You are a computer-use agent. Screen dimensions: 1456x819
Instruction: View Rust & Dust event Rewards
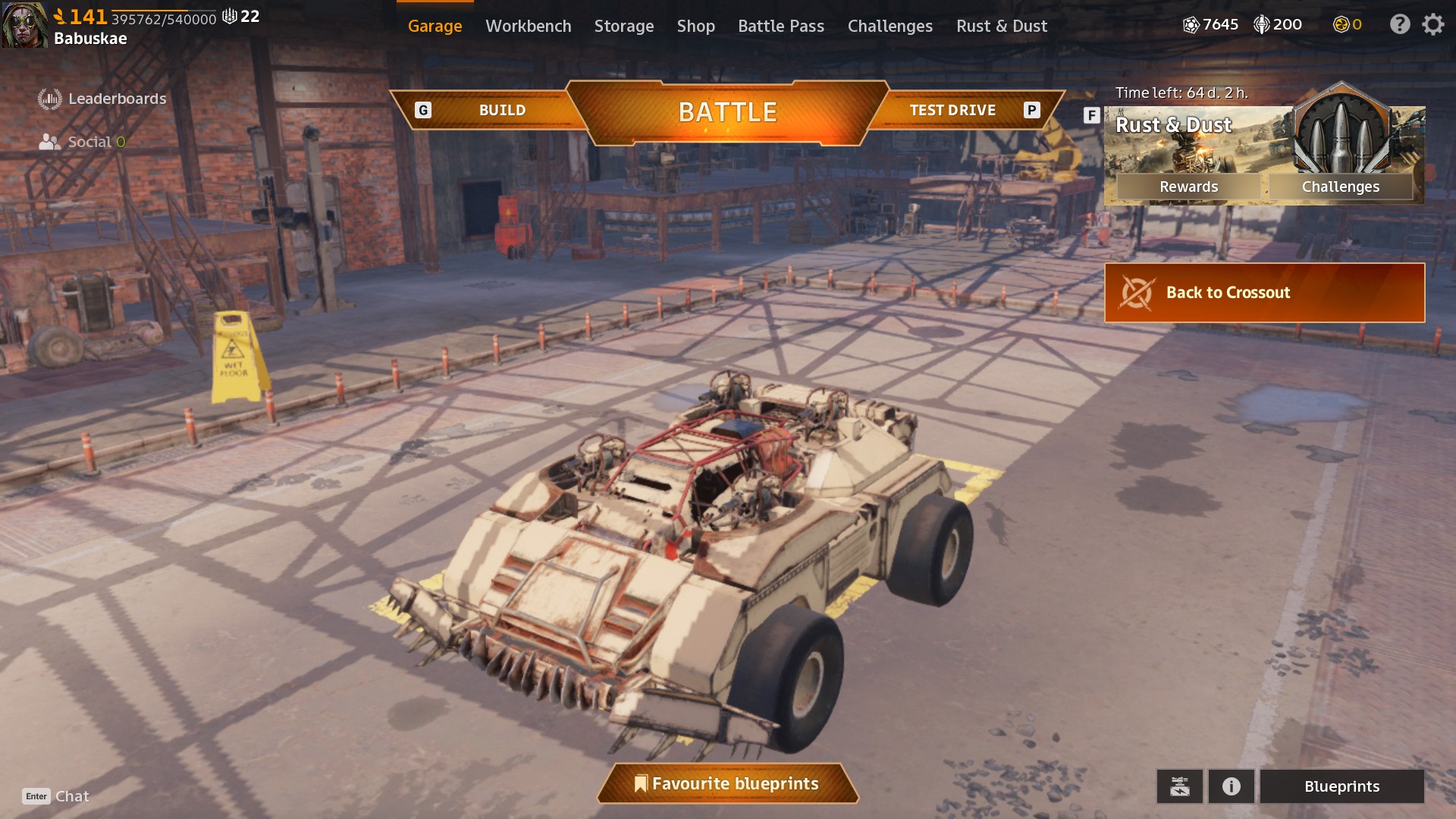click(1188, 187)
